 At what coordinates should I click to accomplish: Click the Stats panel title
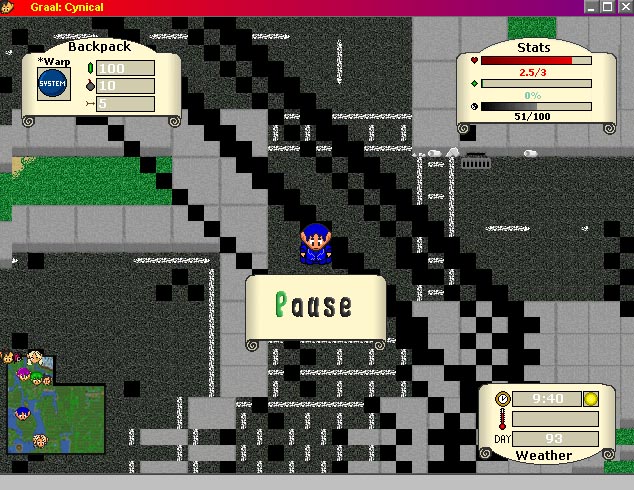533,47
